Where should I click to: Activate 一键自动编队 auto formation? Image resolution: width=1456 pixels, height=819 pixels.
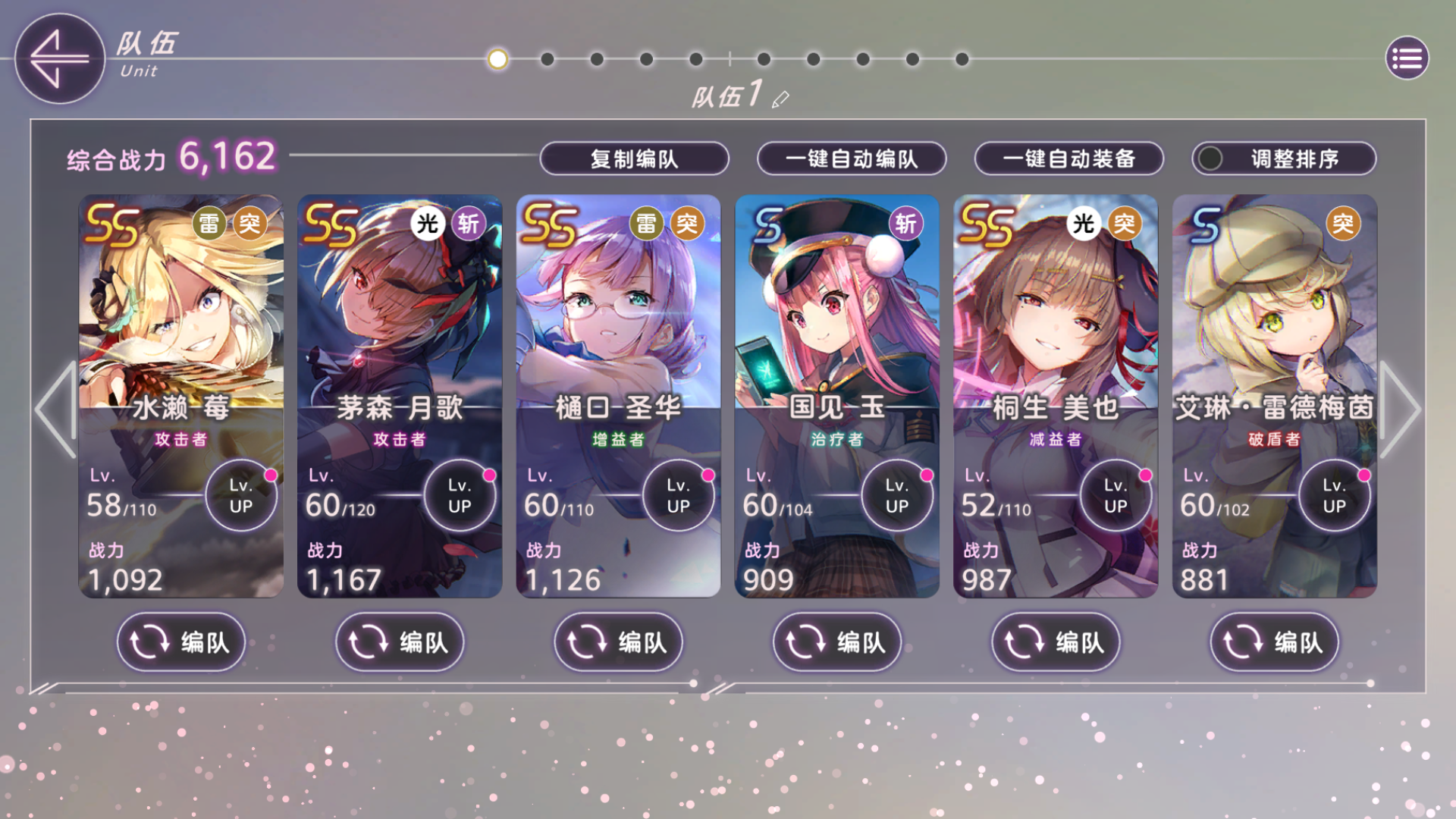pos(851,158)
